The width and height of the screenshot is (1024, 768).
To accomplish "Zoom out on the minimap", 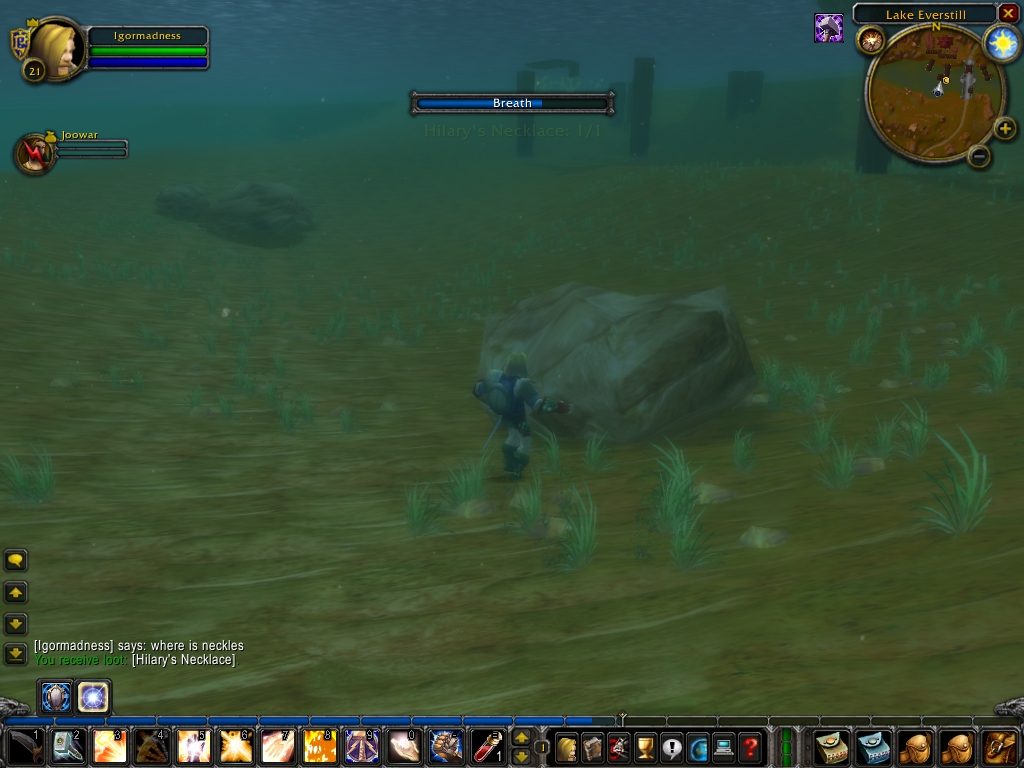I will tap(979, 156).
